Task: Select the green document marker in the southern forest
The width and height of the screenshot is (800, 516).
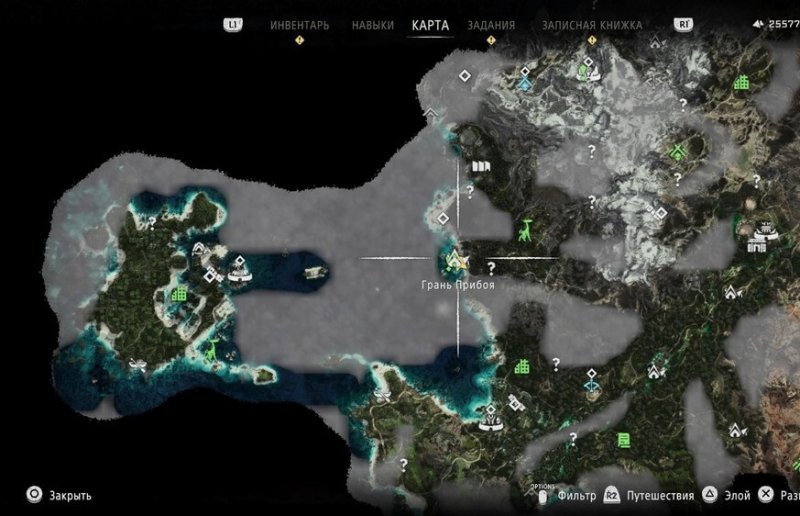Action: coord(624,439)
